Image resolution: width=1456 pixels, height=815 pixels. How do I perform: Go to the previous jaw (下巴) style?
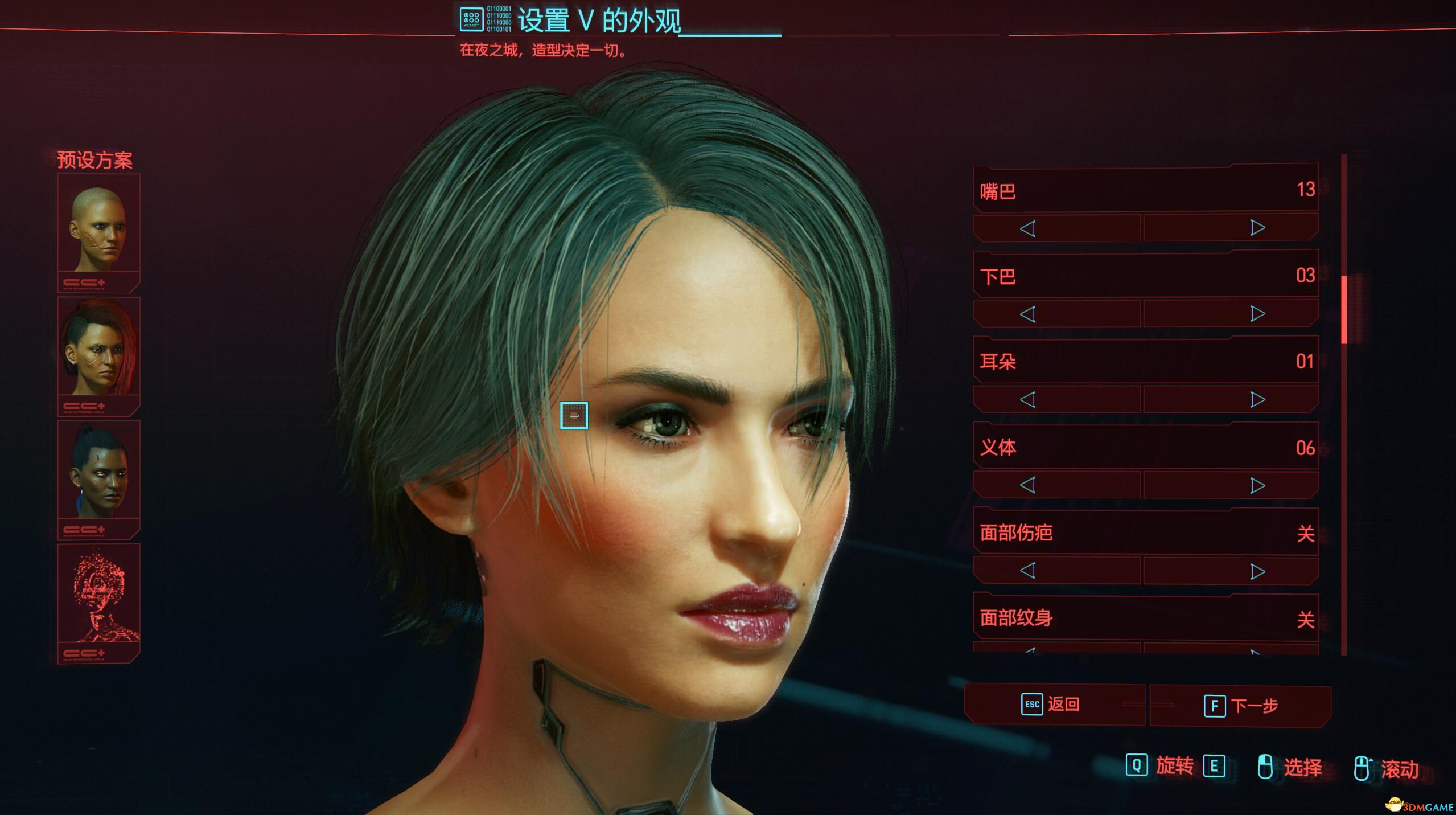(x=1028, y=314)
